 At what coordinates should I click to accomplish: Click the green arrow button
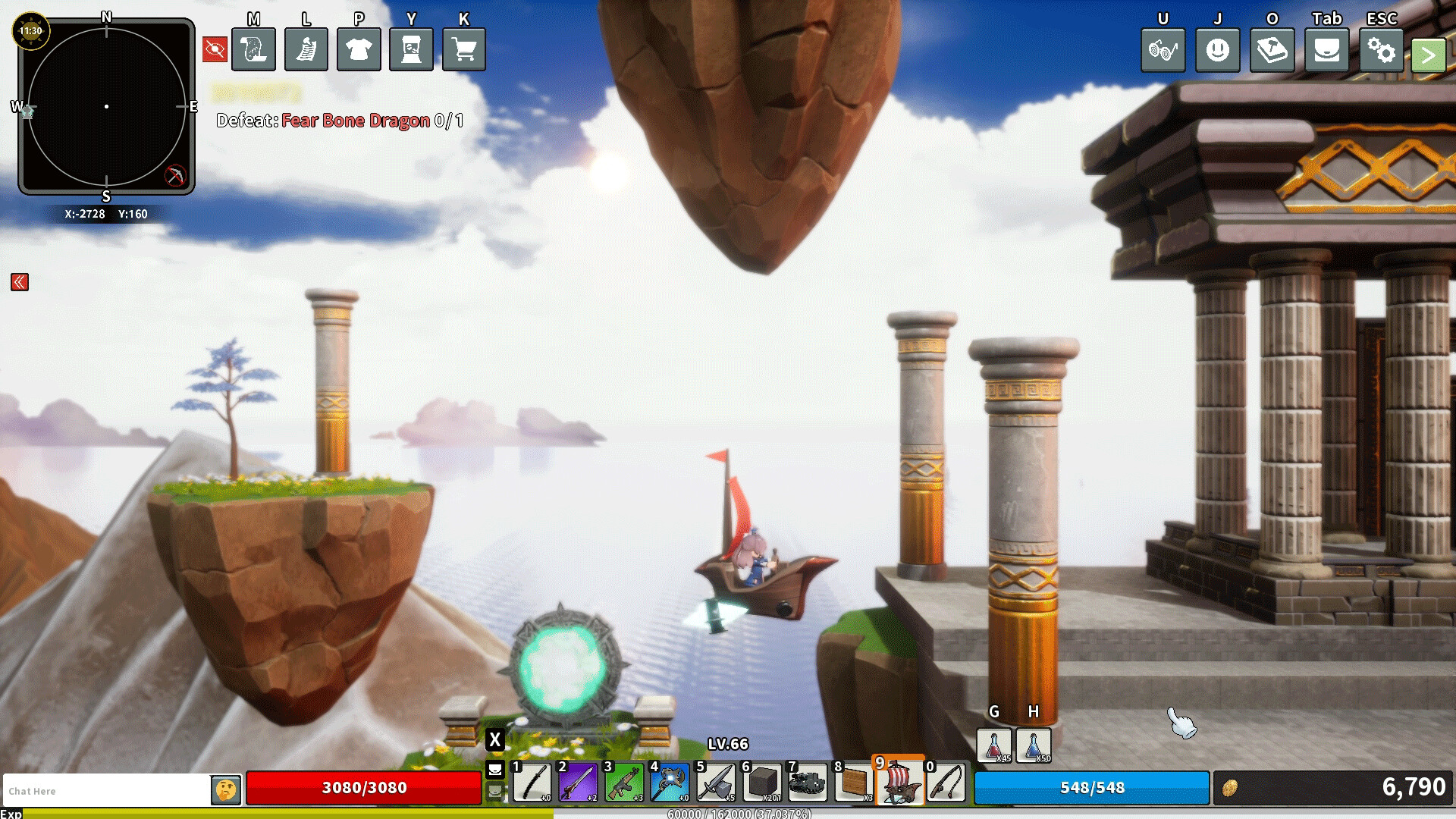(x=1428, y=55)
